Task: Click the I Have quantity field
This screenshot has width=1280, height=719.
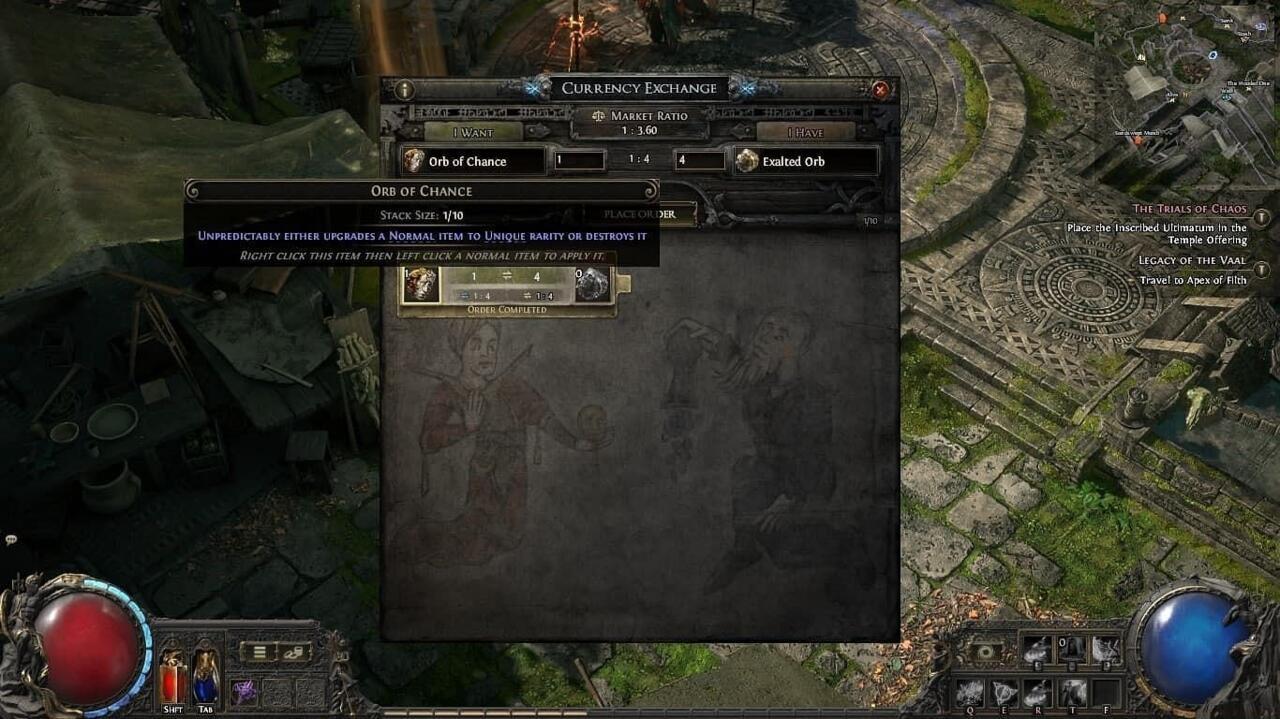Action: pyautogui.click(x=700, y=160)
